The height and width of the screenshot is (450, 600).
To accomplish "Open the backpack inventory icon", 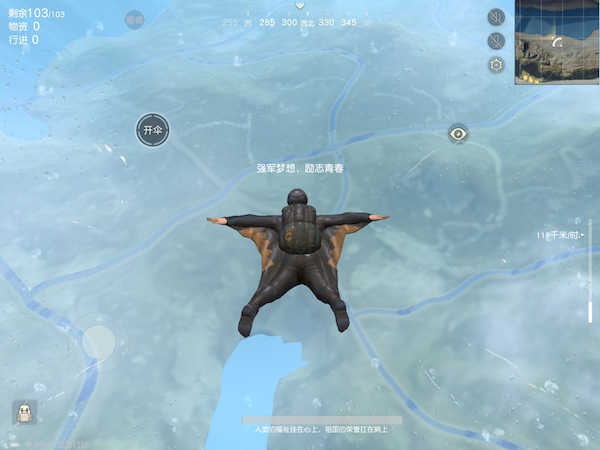I will pyautogui.click(x=24, y=412).
